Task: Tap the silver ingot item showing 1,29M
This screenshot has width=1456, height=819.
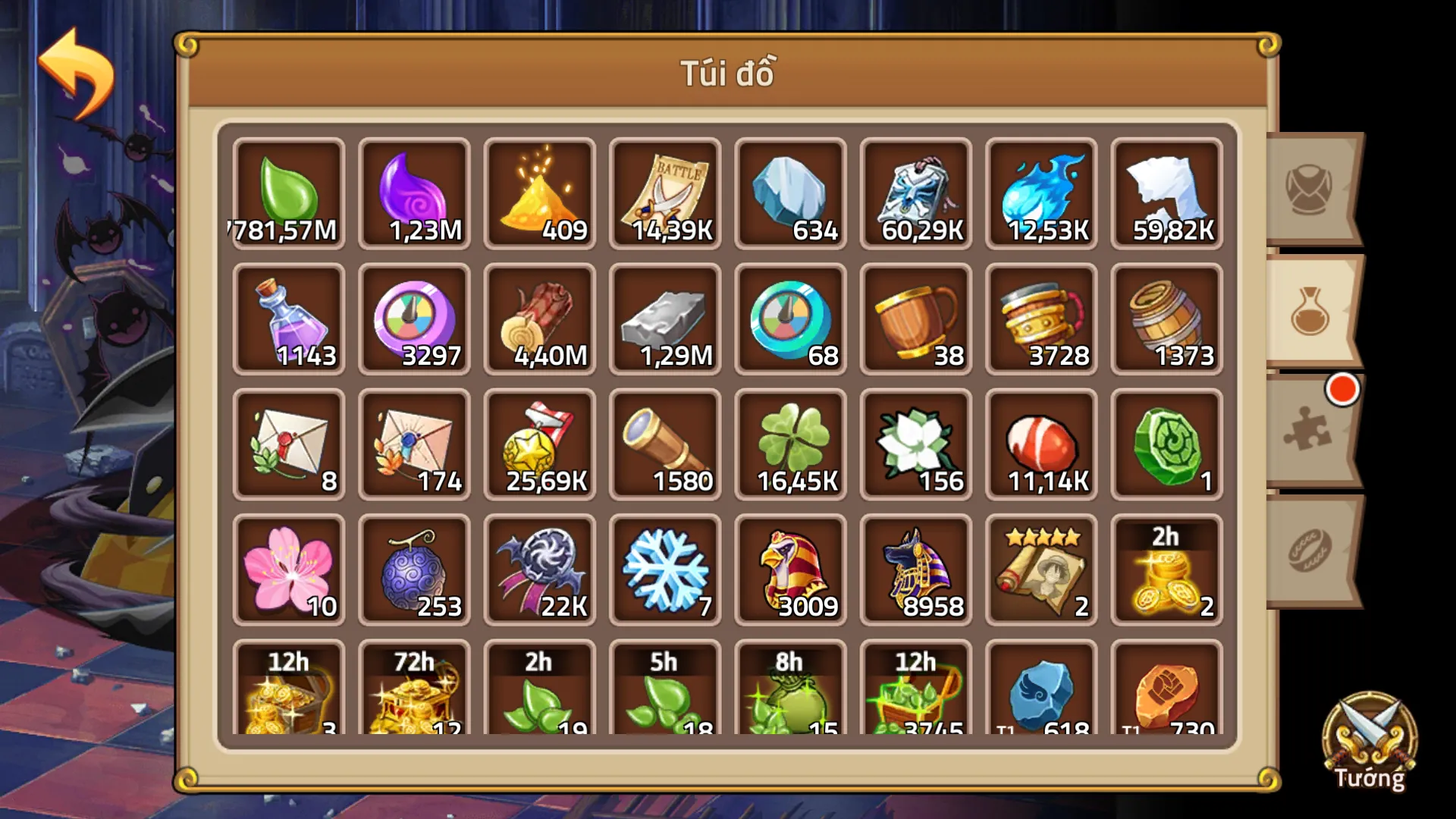Action: pyautogui.click(x=665, y=318)
